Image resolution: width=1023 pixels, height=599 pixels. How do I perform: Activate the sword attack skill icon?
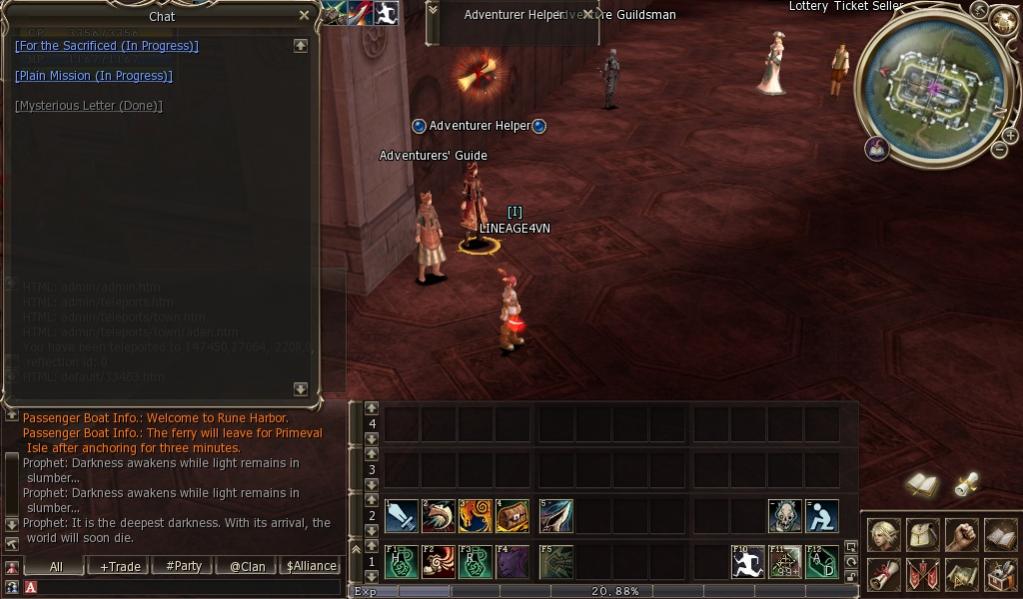(401, 516)
